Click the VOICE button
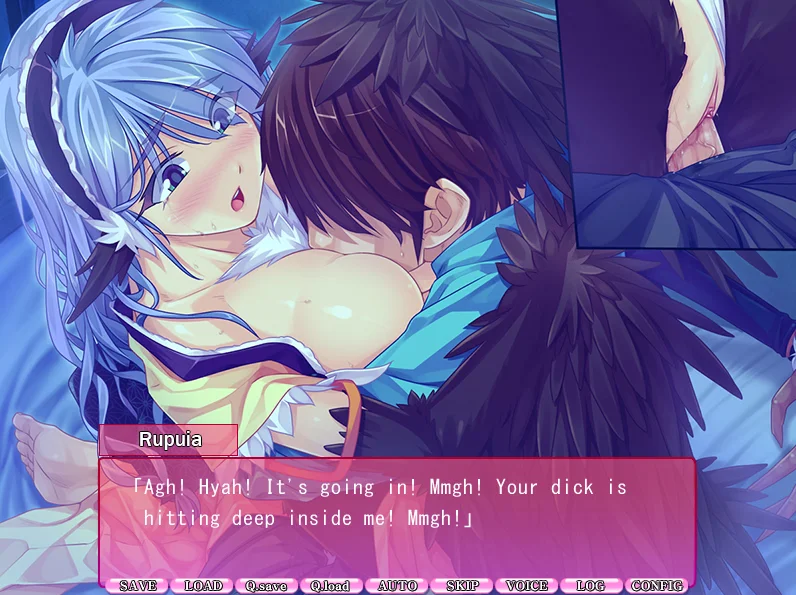796x595 pixels. (x=527, y=586)
